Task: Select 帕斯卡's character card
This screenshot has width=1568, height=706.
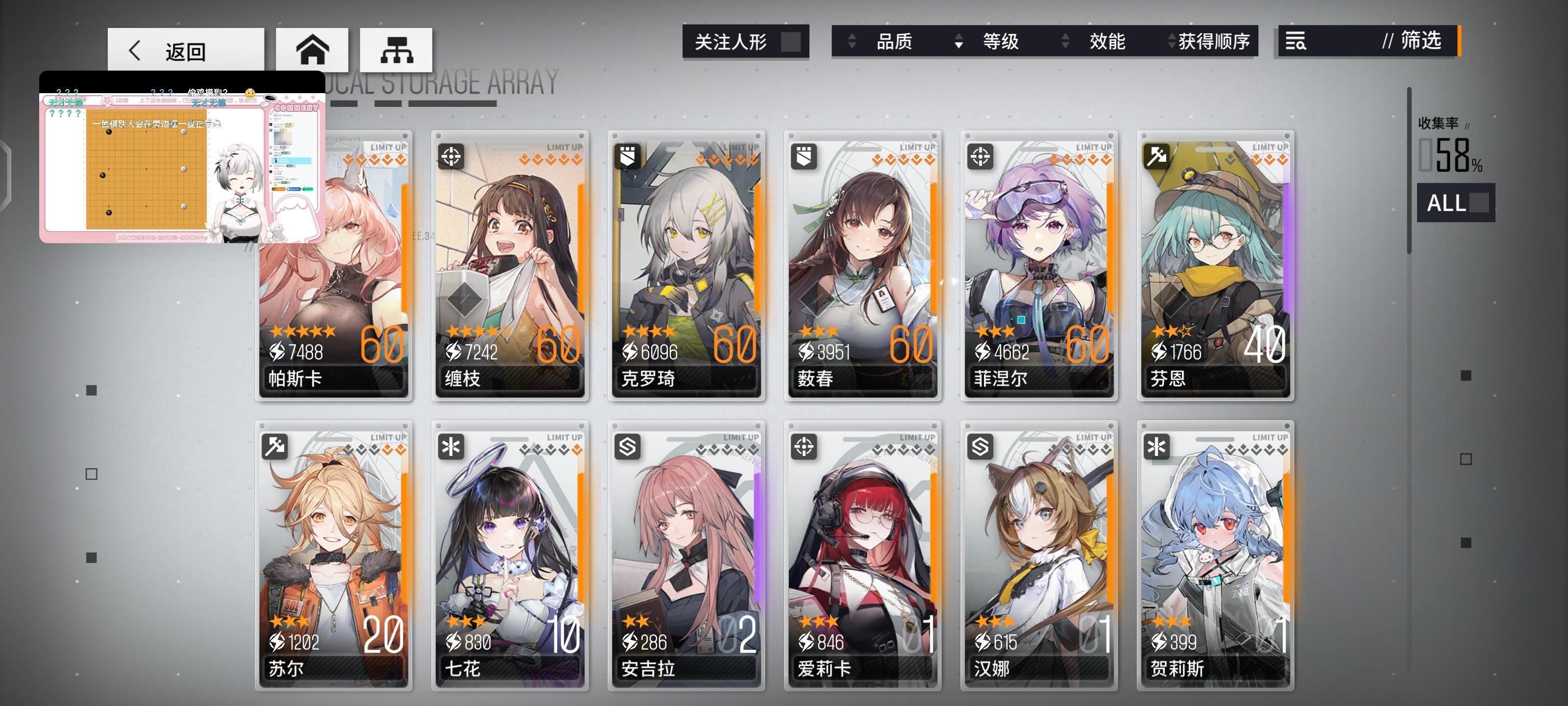Action: (334, 274)
